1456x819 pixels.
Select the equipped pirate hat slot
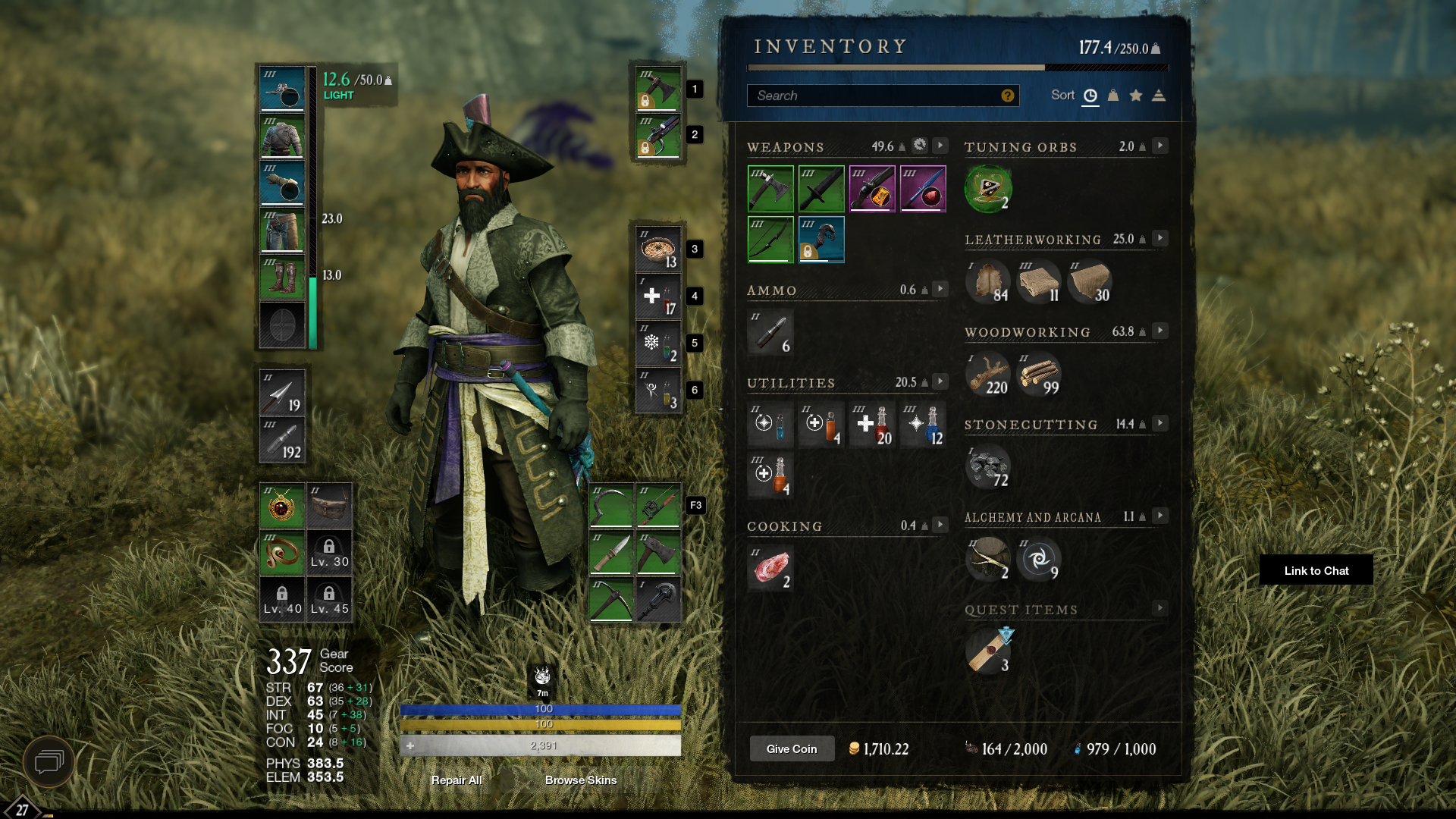click(x=282, y=89)
